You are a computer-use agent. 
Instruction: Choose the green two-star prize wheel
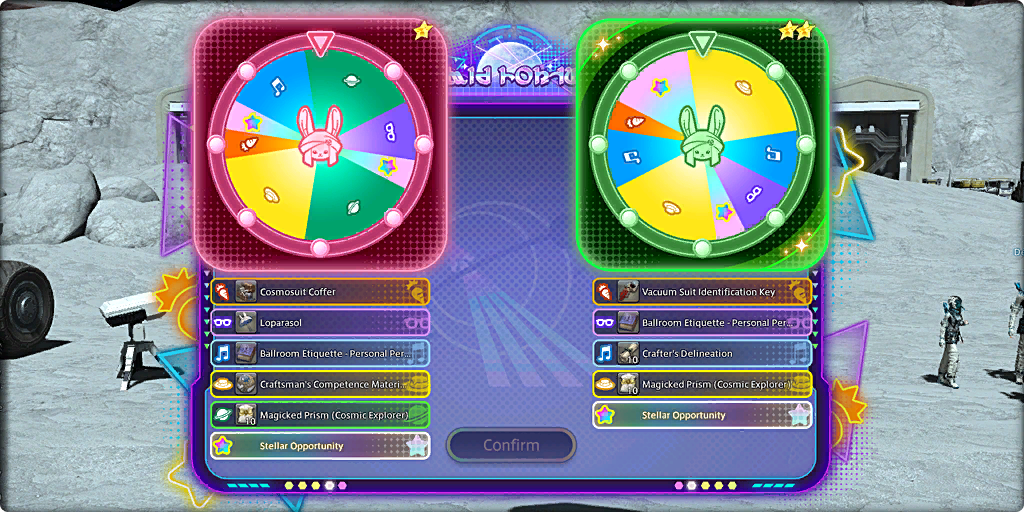pyautogui.click(x=702, y=143)
